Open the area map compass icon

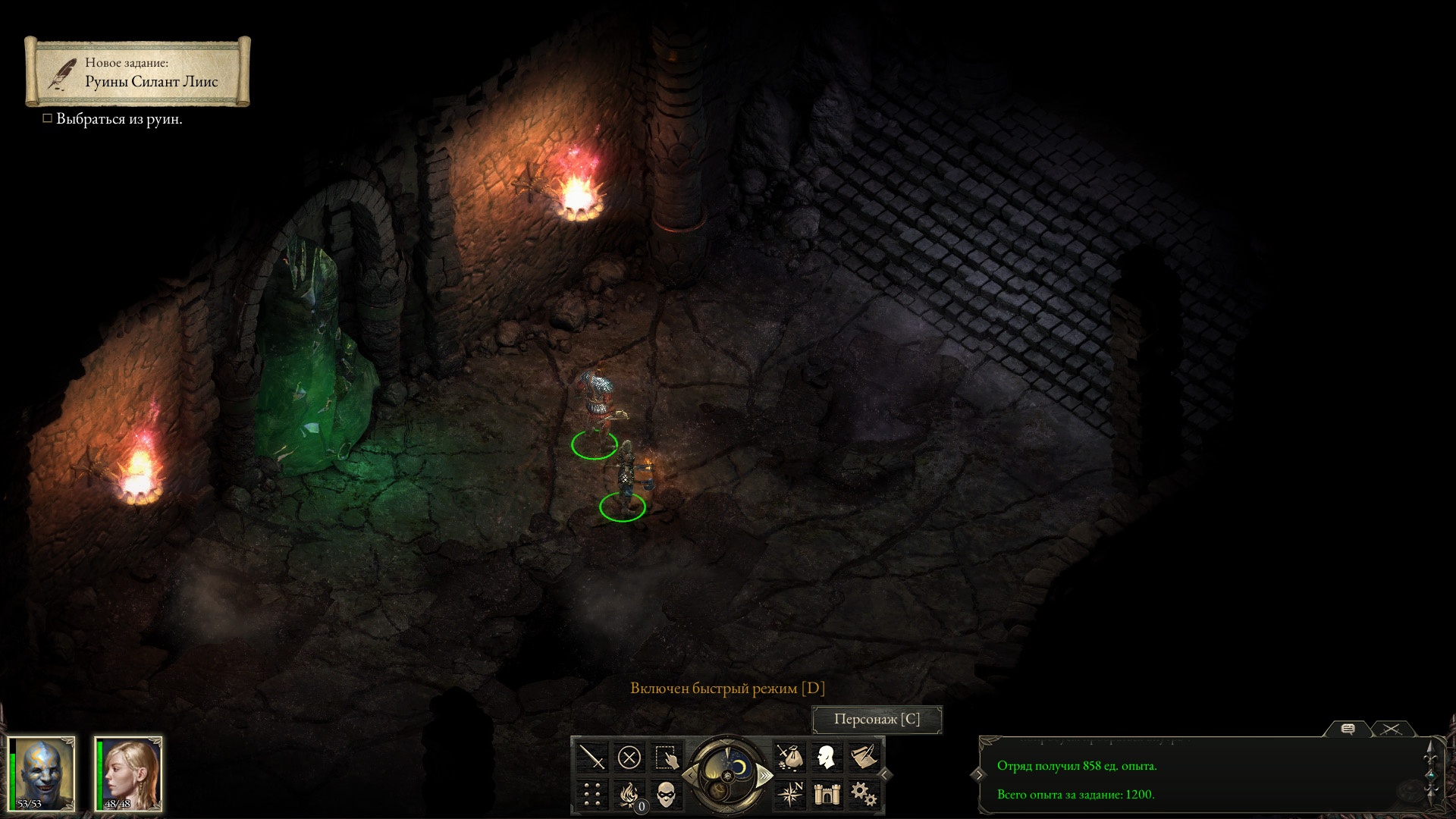[x=789, y=794]
